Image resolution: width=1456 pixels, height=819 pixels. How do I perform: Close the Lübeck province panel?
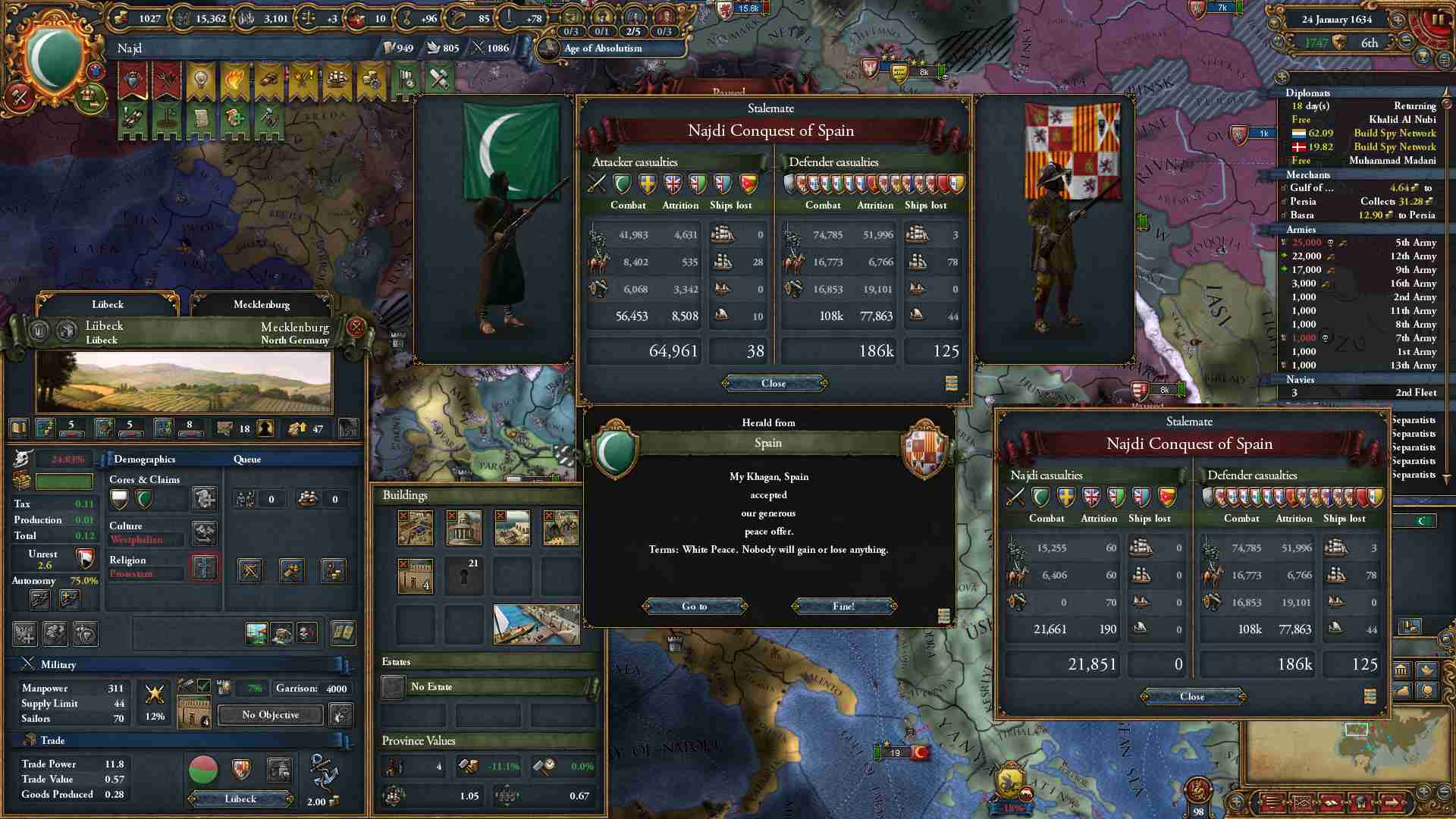coord(356,328)
